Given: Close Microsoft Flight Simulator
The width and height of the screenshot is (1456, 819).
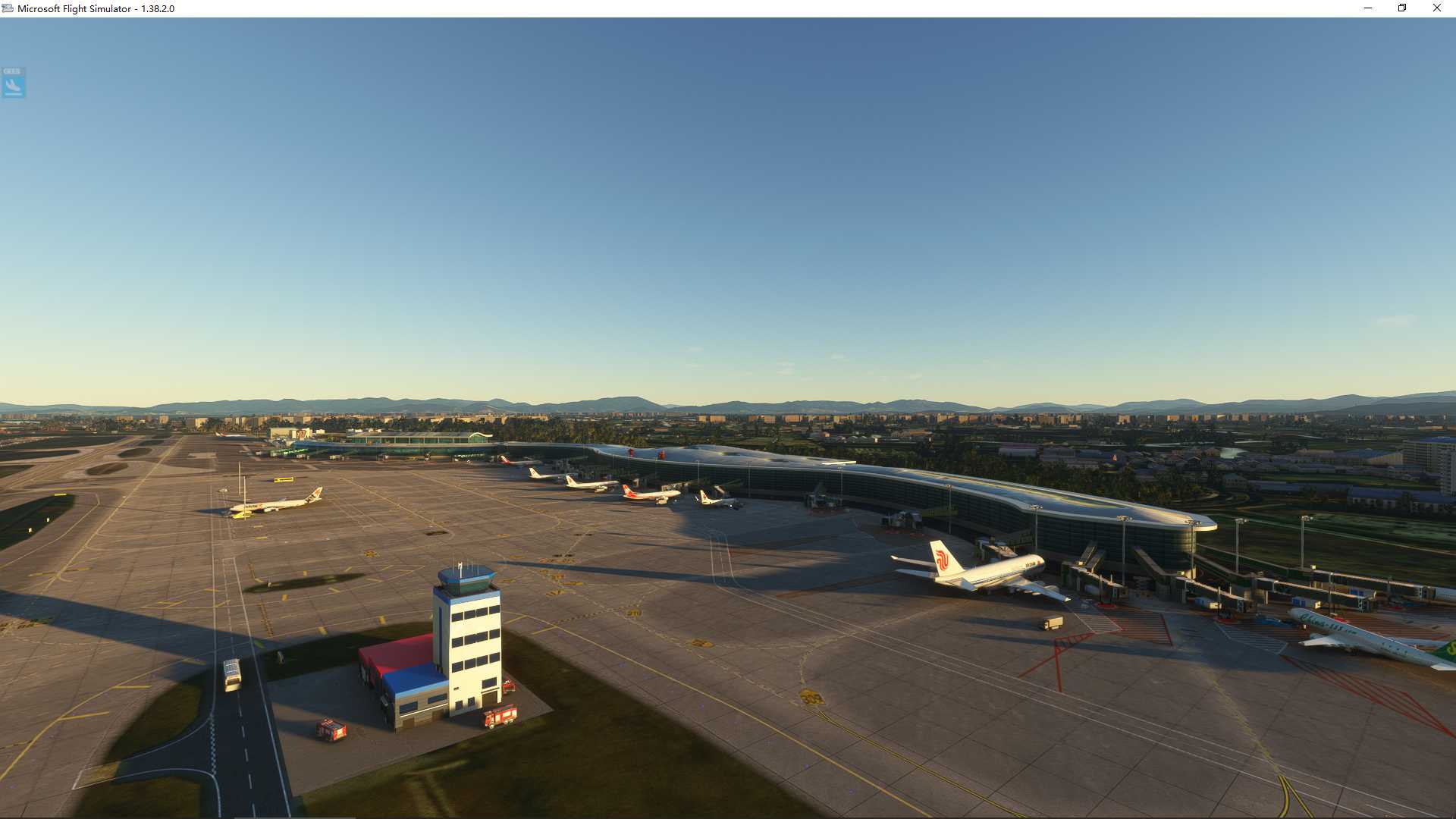Looking at the screenshot, I should point(1437,8).
